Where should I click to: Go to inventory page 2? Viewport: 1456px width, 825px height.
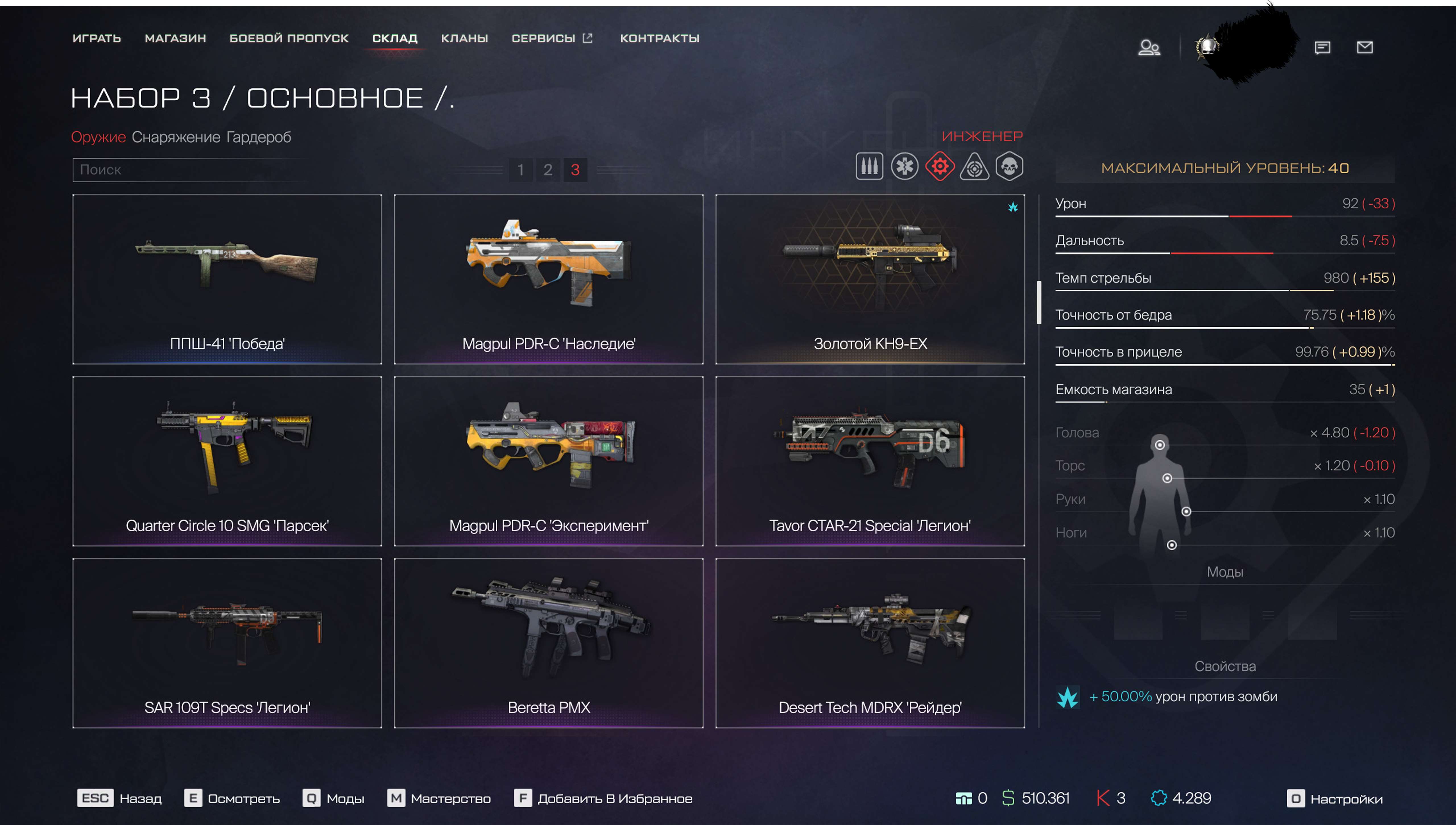[547, 170]
